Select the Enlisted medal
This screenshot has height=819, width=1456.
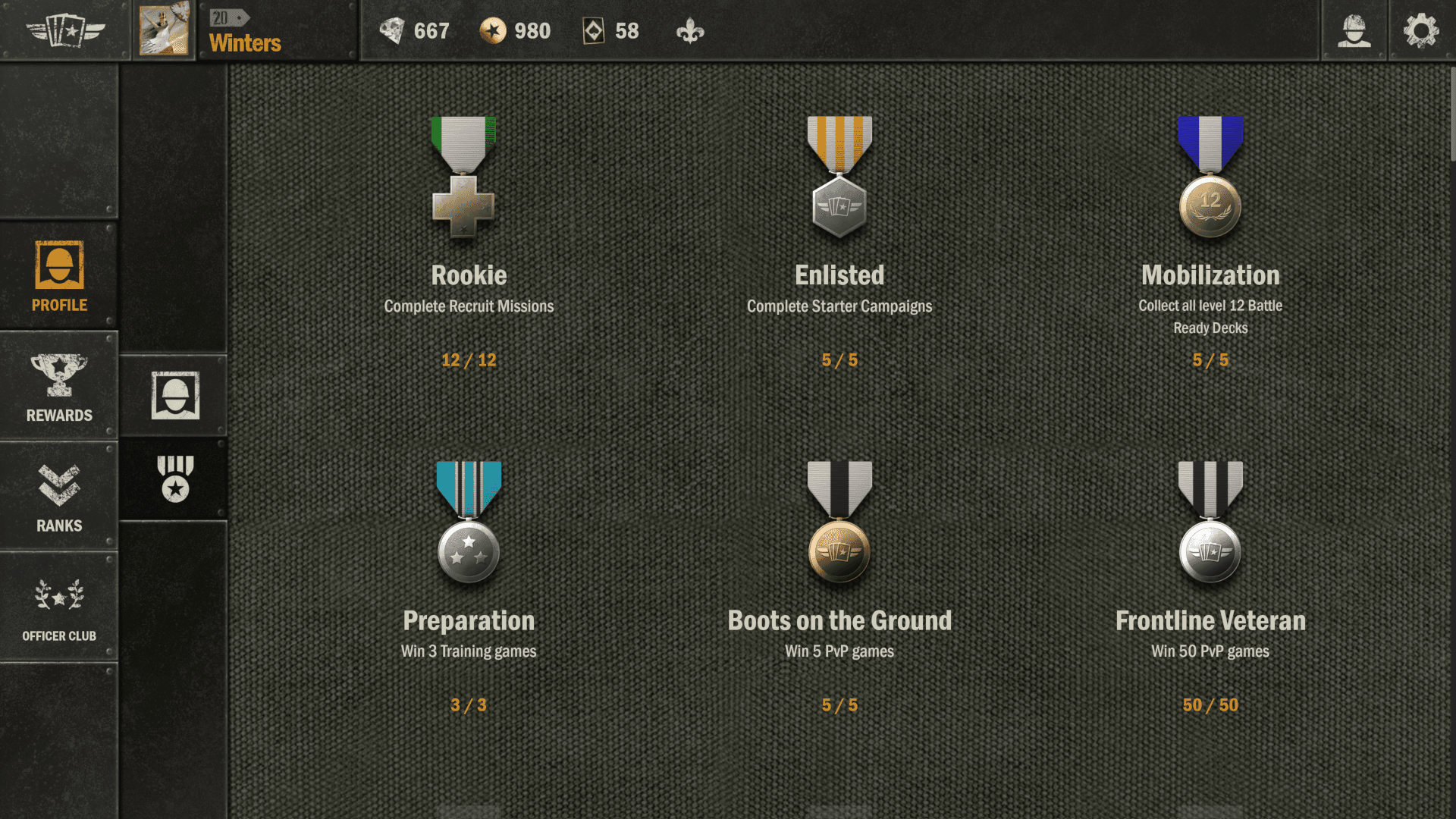pos(839,177)
